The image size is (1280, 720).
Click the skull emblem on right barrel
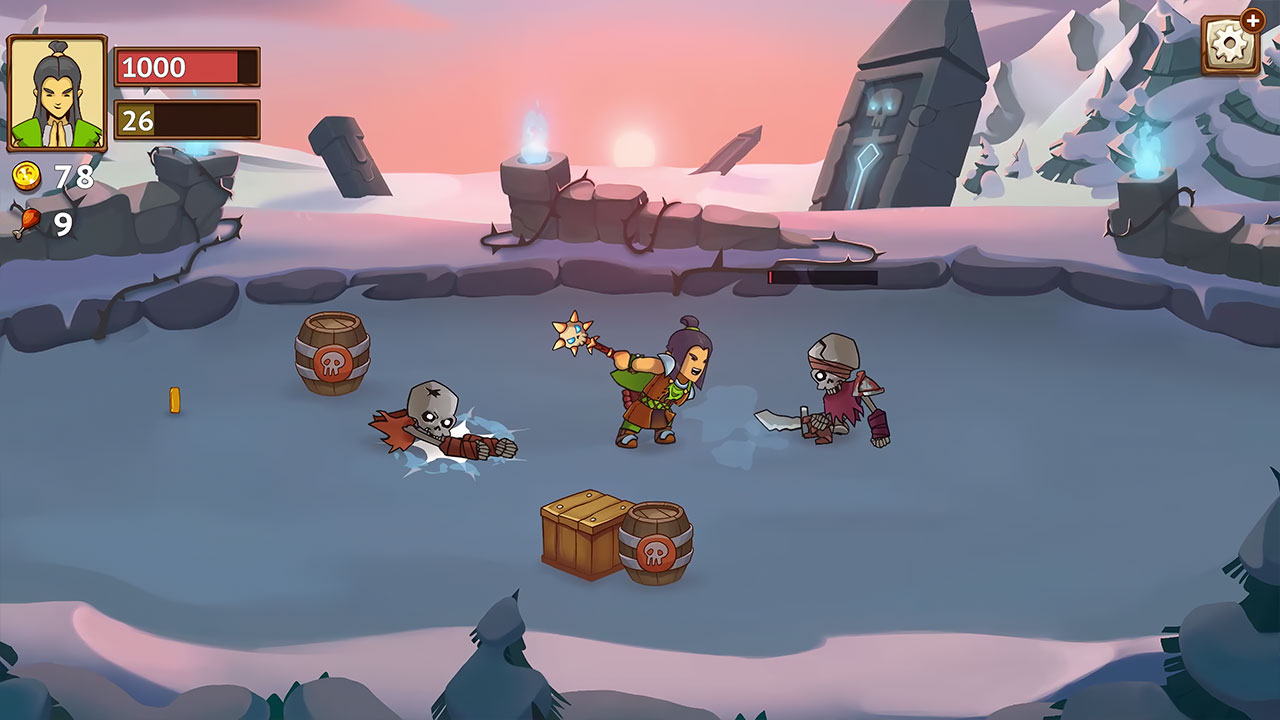pyautogui.click(x=655, y=550)
